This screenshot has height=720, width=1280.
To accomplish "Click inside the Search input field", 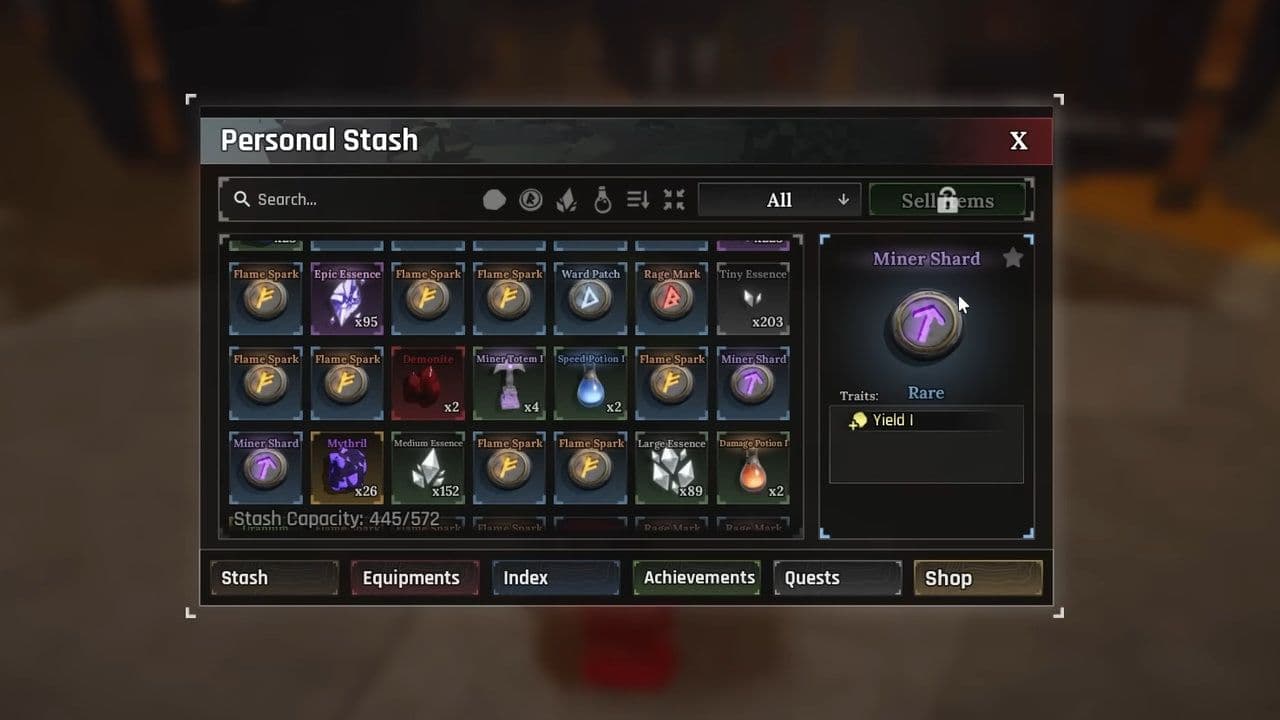I will coord(330,199).
